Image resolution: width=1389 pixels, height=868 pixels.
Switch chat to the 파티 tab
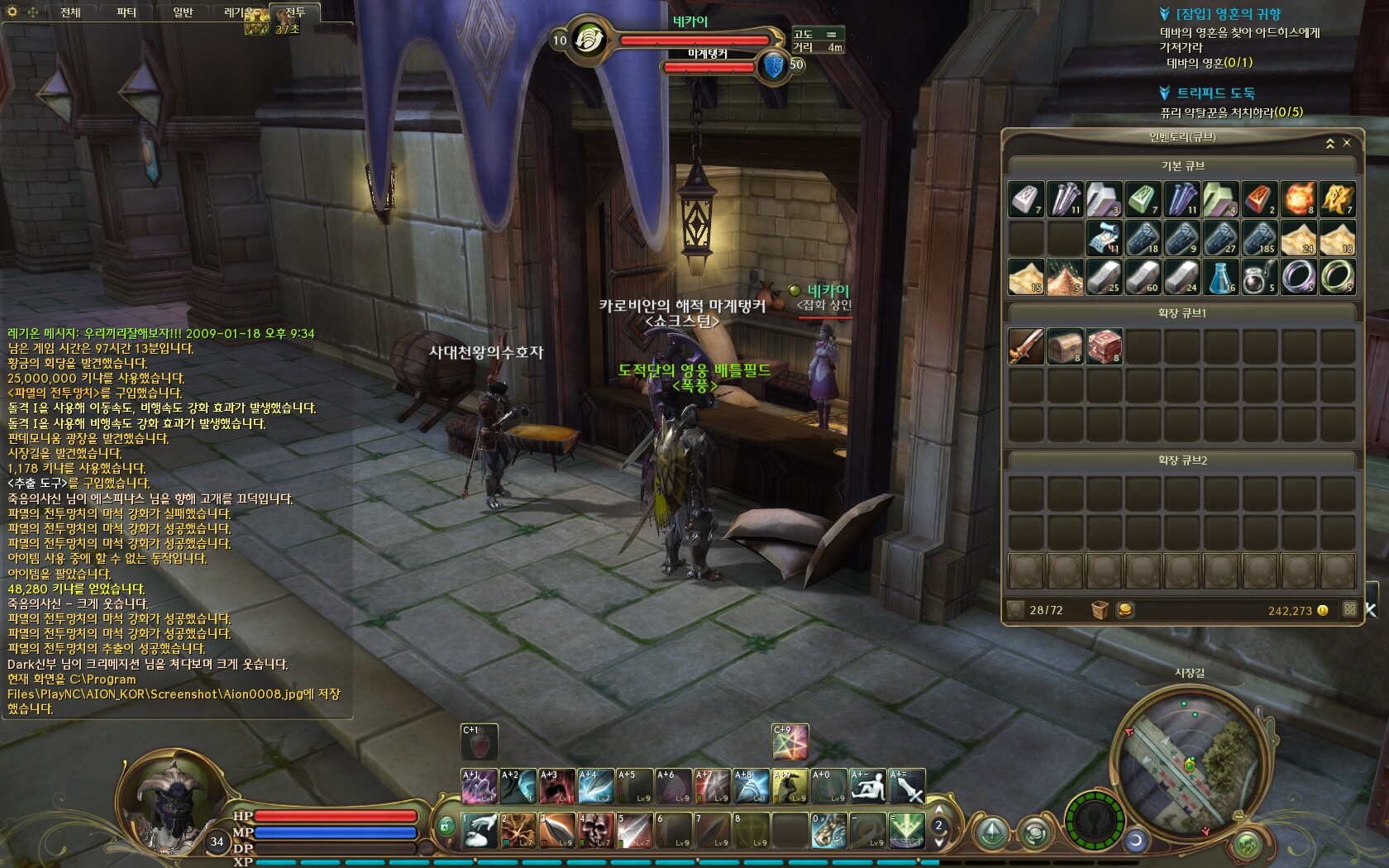[x=126, y=12]
